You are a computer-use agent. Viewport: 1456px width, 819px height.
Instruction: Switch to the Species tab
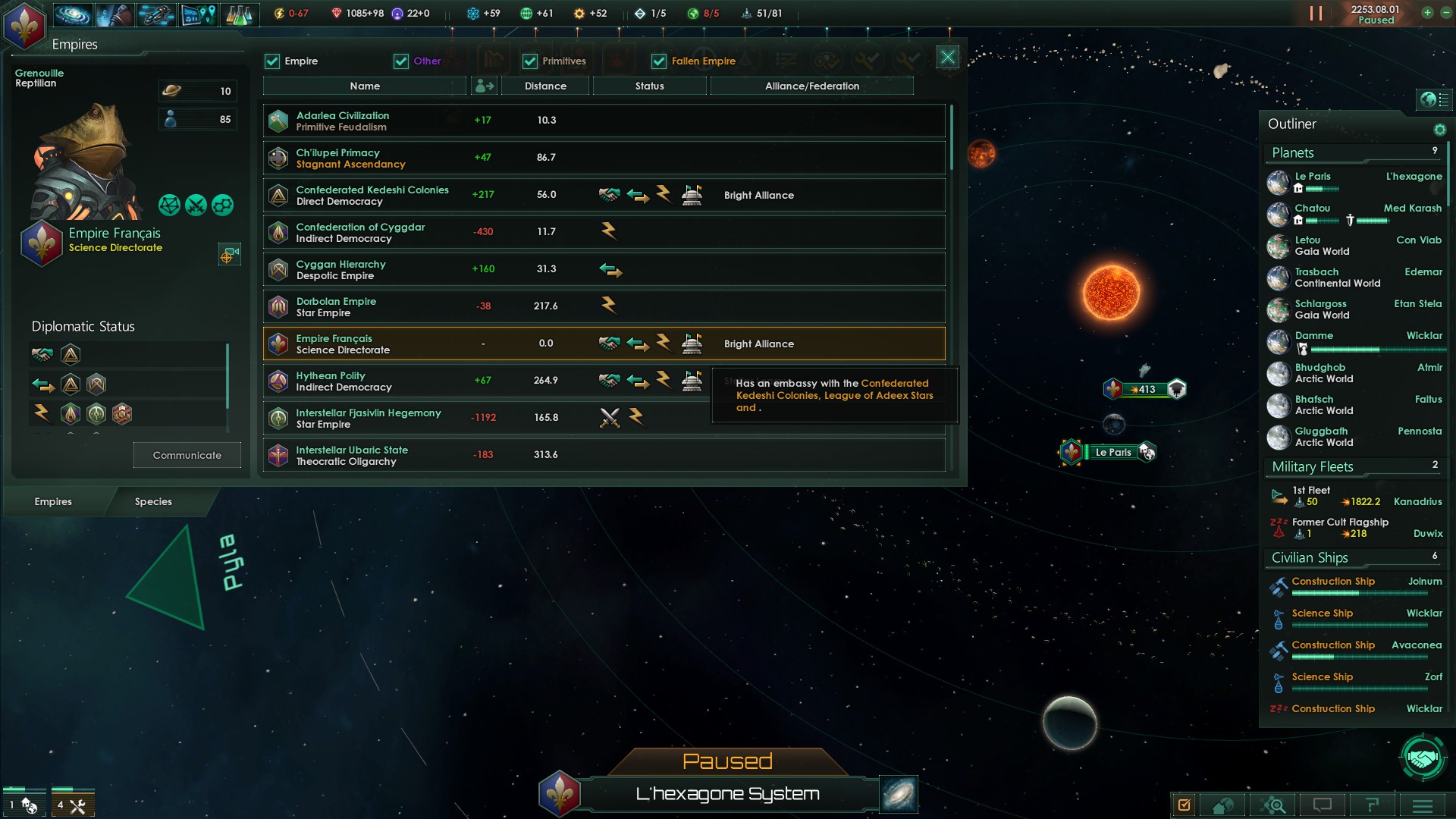point(153,501)
